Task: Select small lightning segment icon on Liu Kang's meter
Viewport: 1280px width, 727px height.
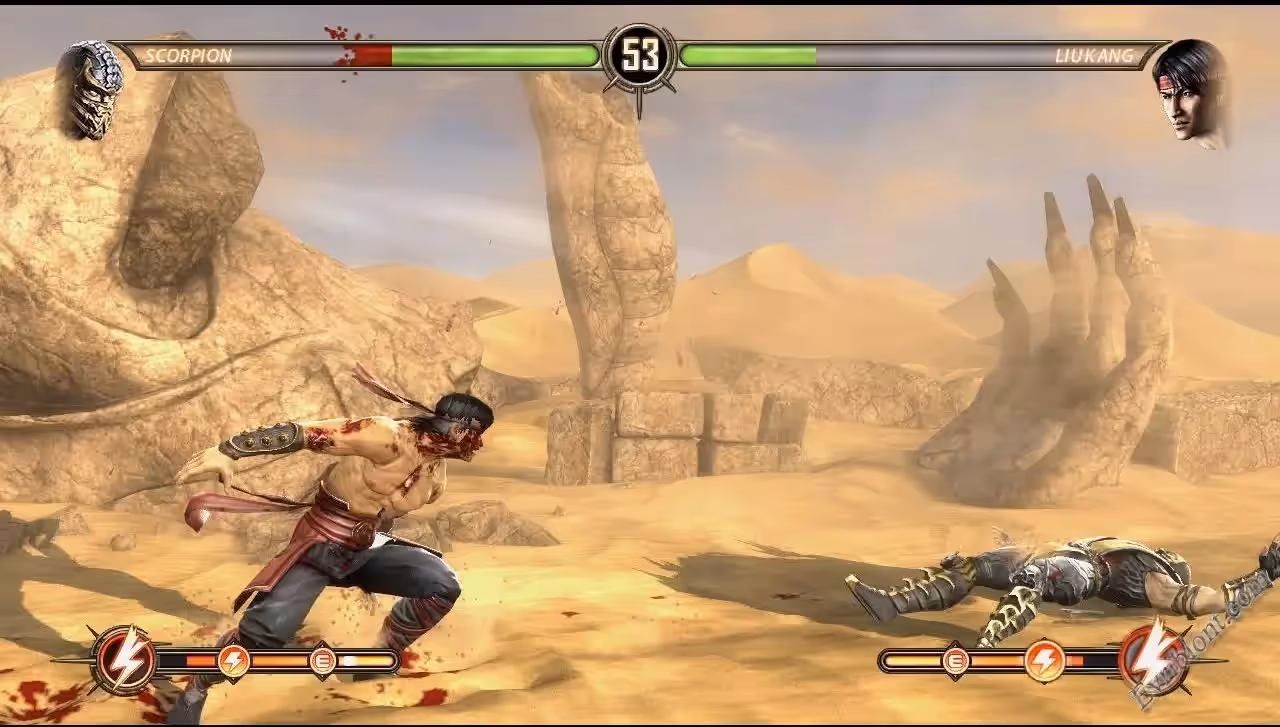Action: coord(1044,660)
